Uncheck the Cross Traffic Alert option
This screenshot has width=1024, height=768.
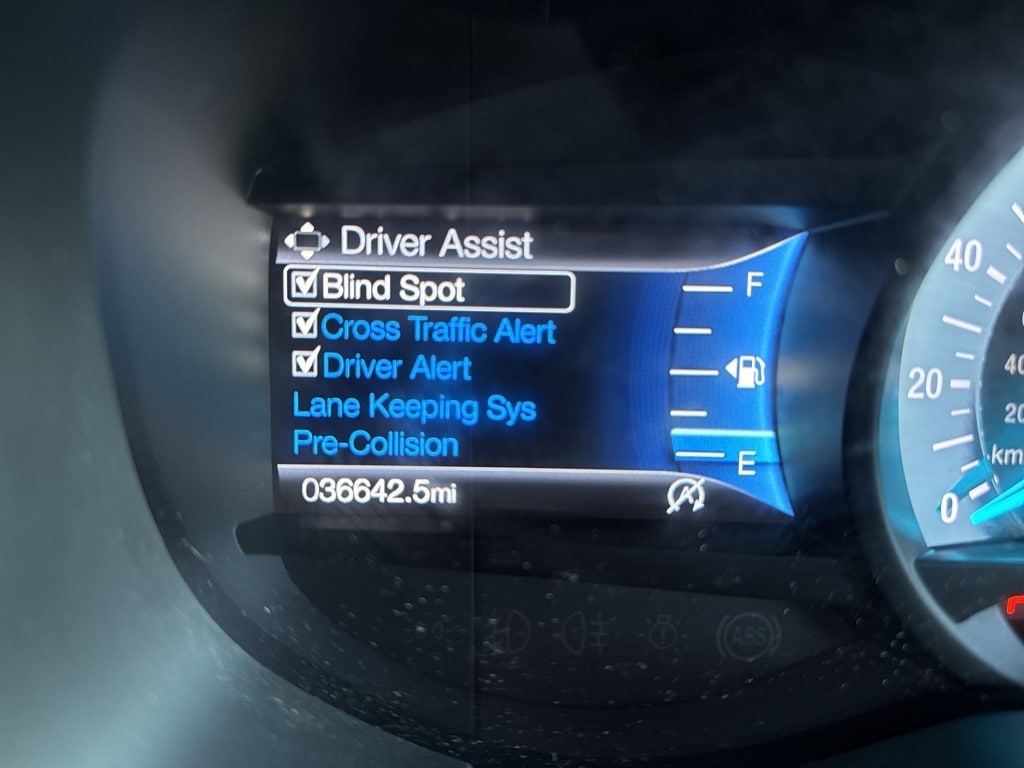[x=304, y=326]
